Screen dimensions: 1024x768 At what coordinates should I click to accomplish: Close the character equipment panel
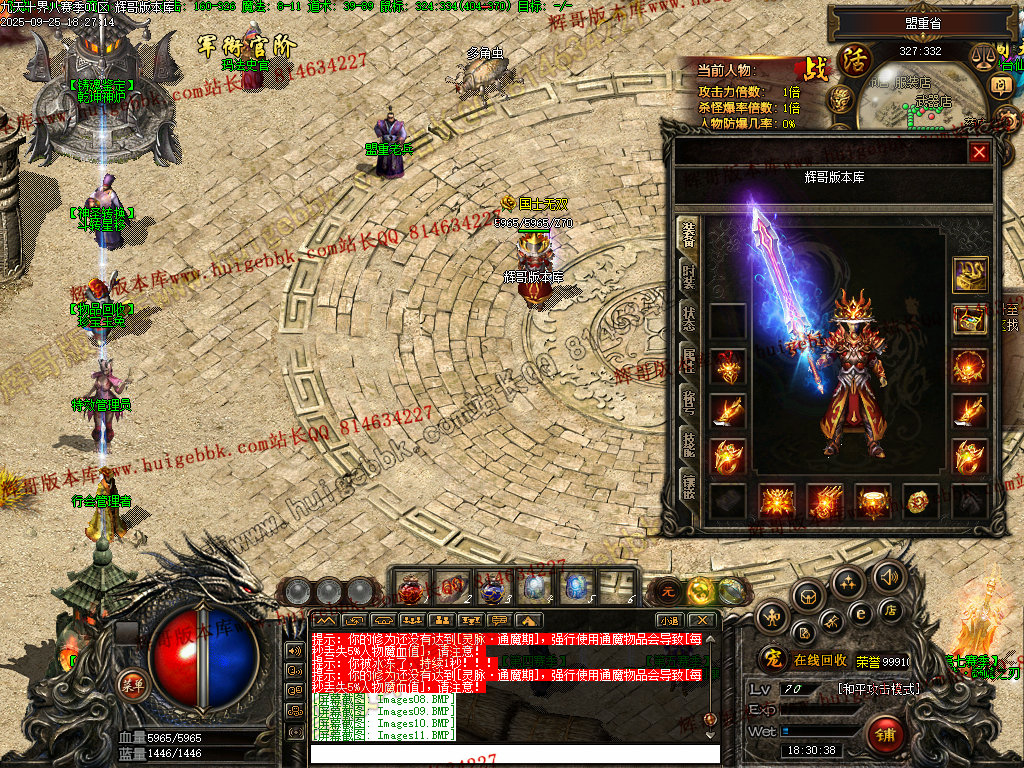[x=979, y=152]
